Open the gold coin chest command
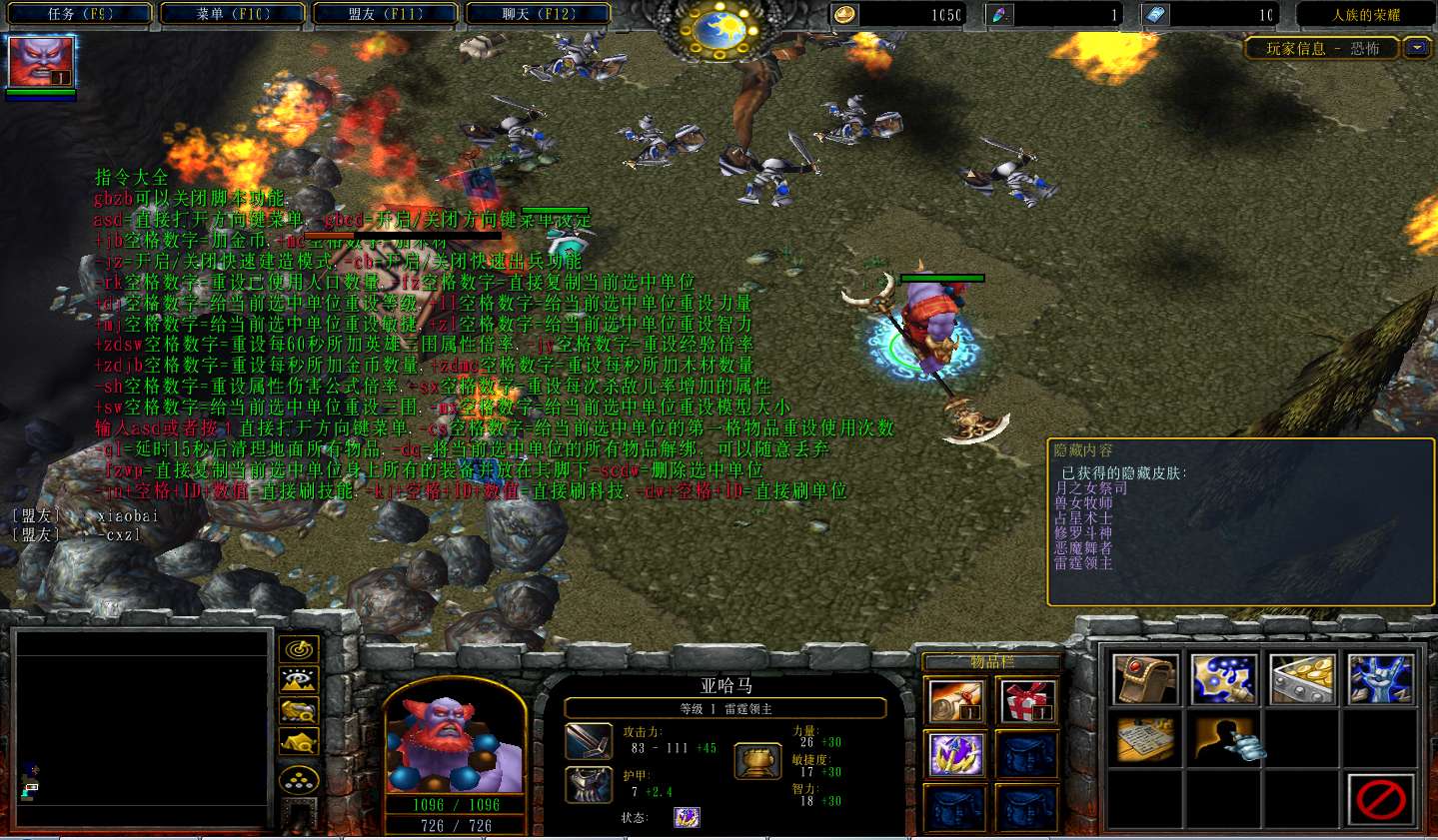This screenshot has width=1438, height=840. tap(1303, 679)
